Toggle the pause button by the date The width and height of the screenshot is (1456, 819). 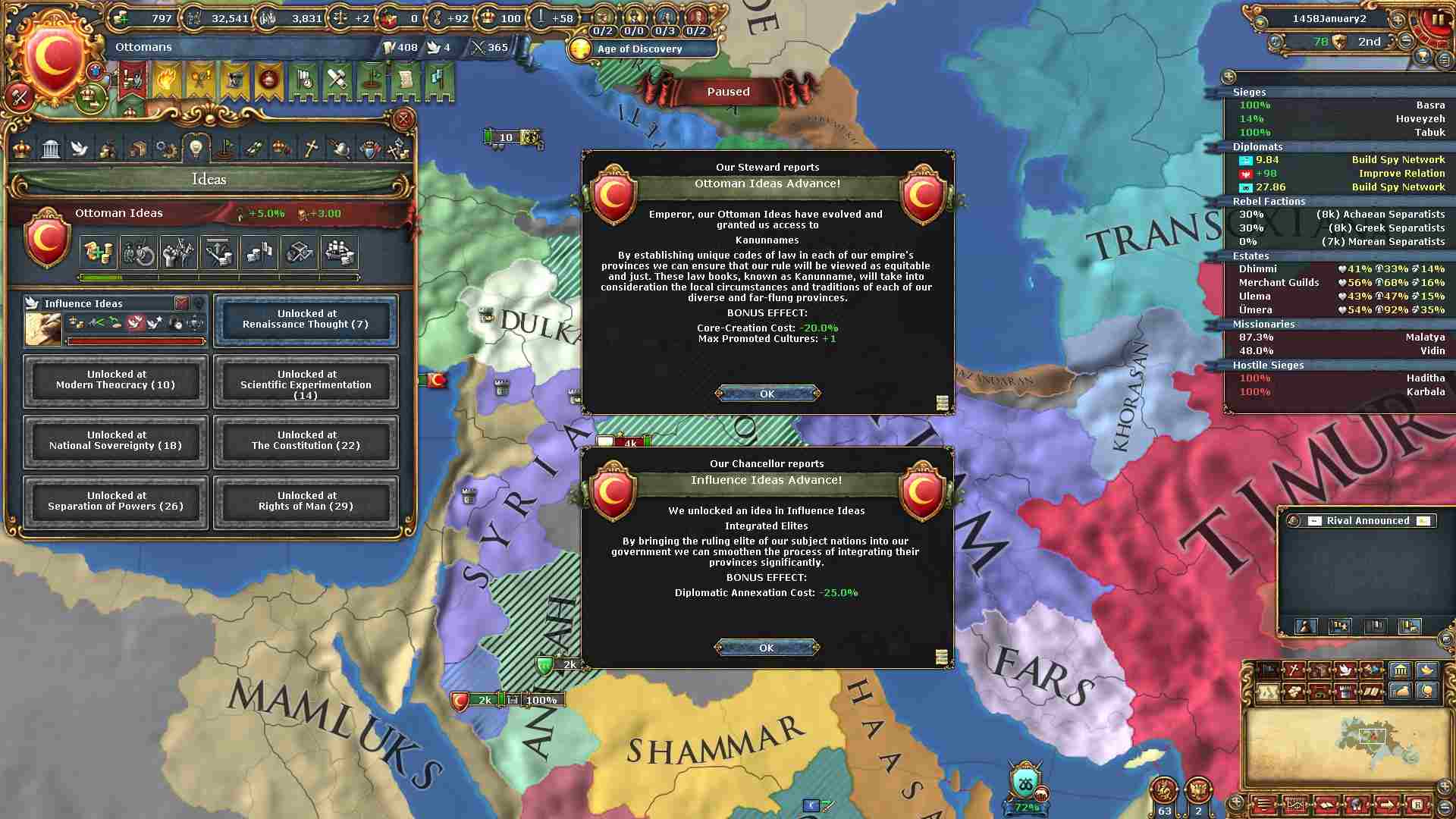(x=1439, y=20)
